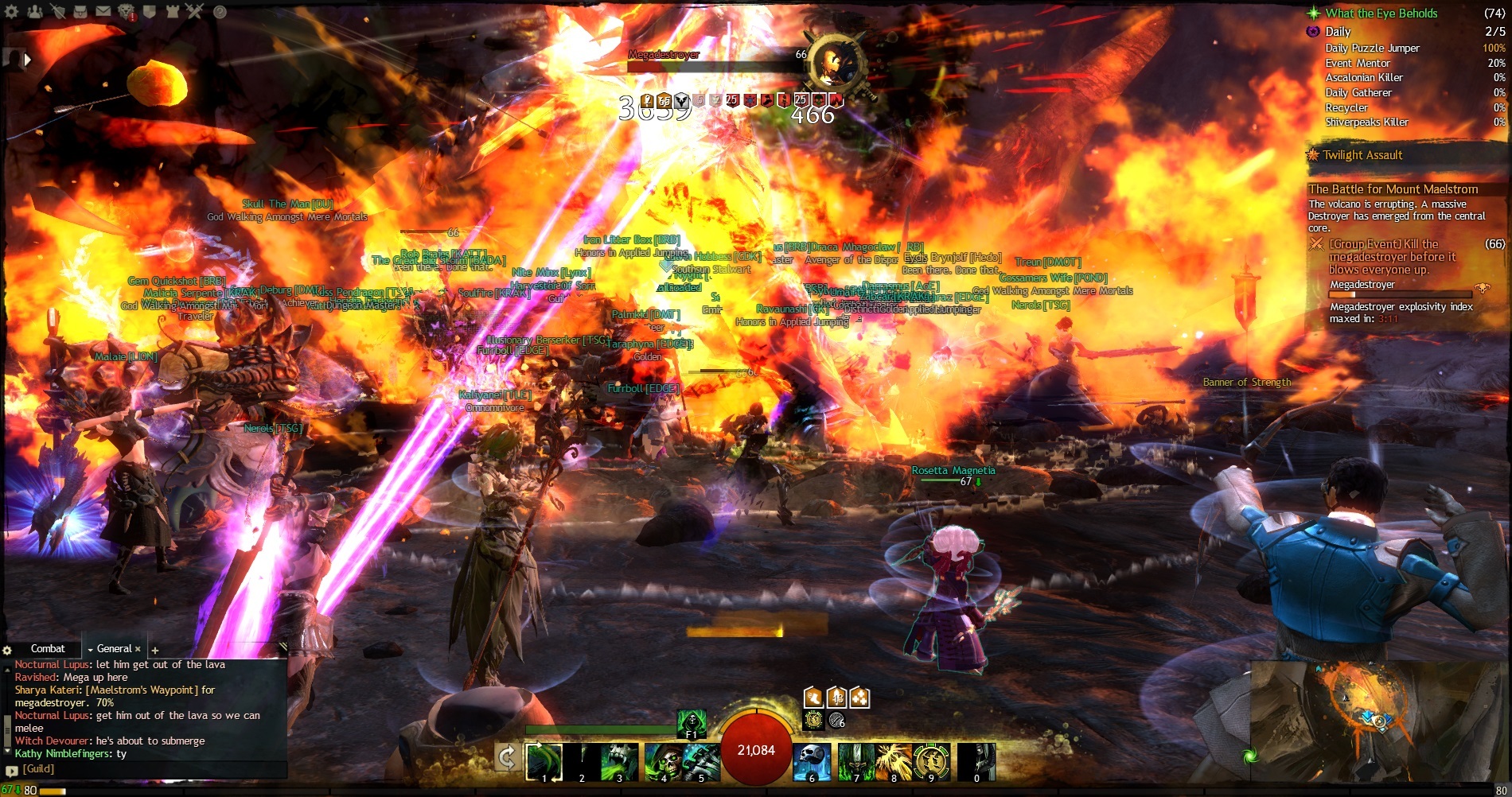Image resolution: width=1512 pixels, height=797 pixels.
Task: Add a new chat tab
Action: point(155,651)
